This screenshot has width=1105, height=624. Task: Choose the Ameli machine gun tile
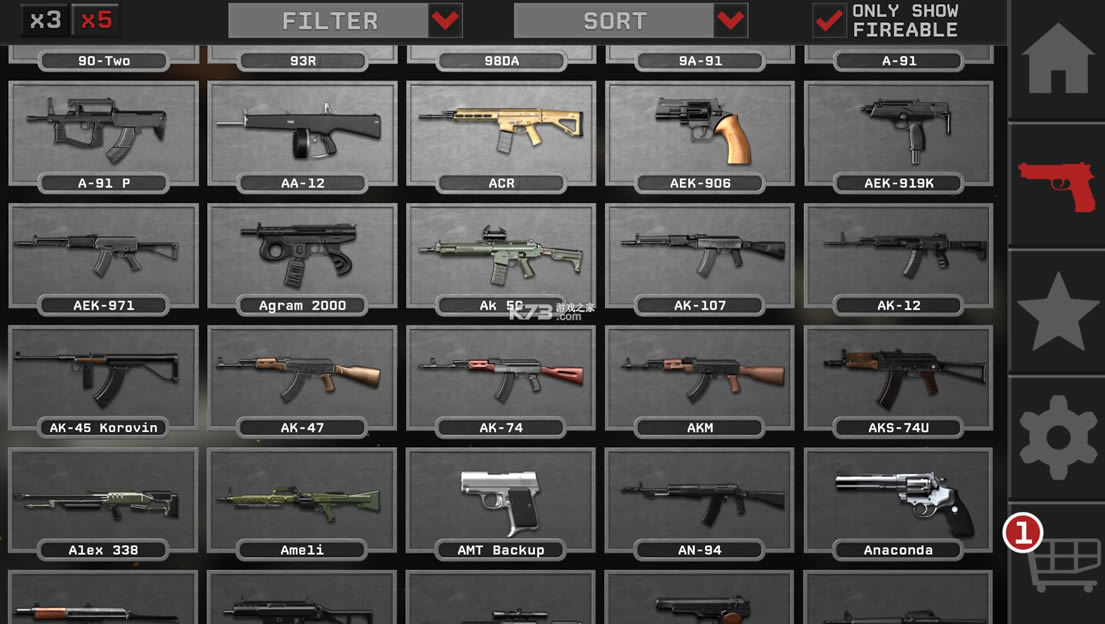point(302,502)
